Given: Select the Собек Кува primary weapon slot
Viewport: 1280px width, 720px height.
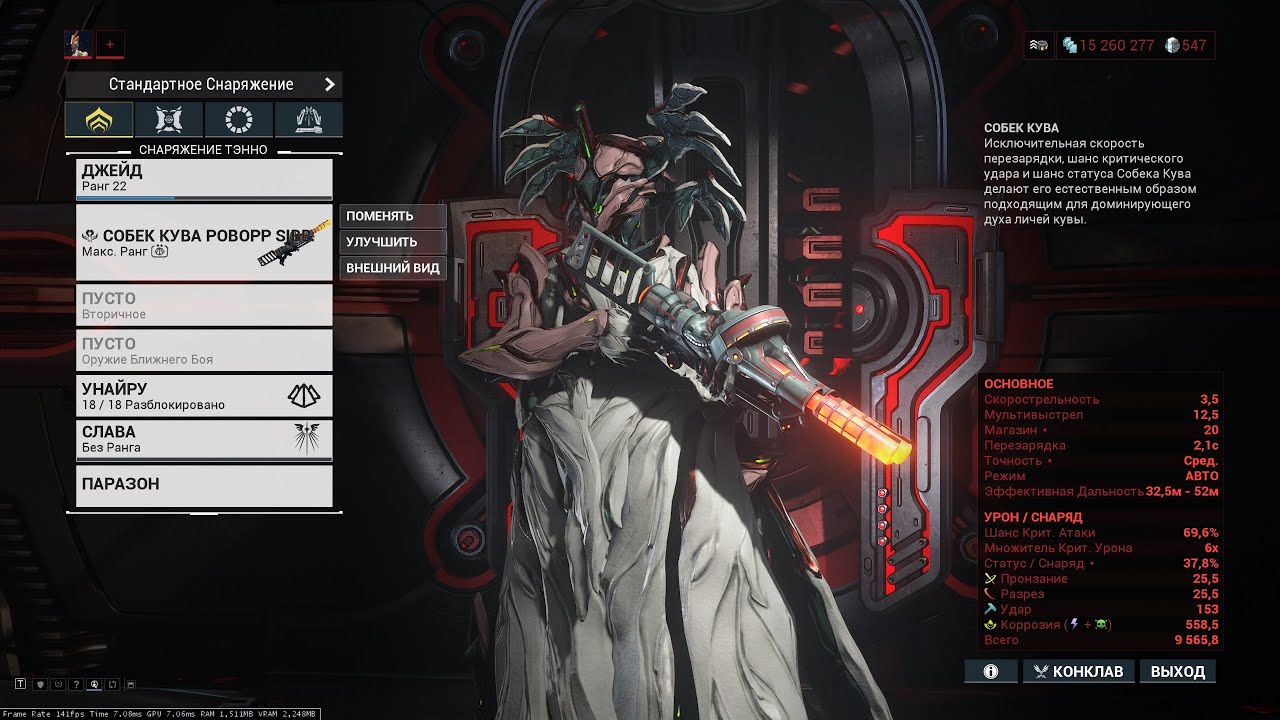Looking at the screenshot, I should [x=204, y=243].
